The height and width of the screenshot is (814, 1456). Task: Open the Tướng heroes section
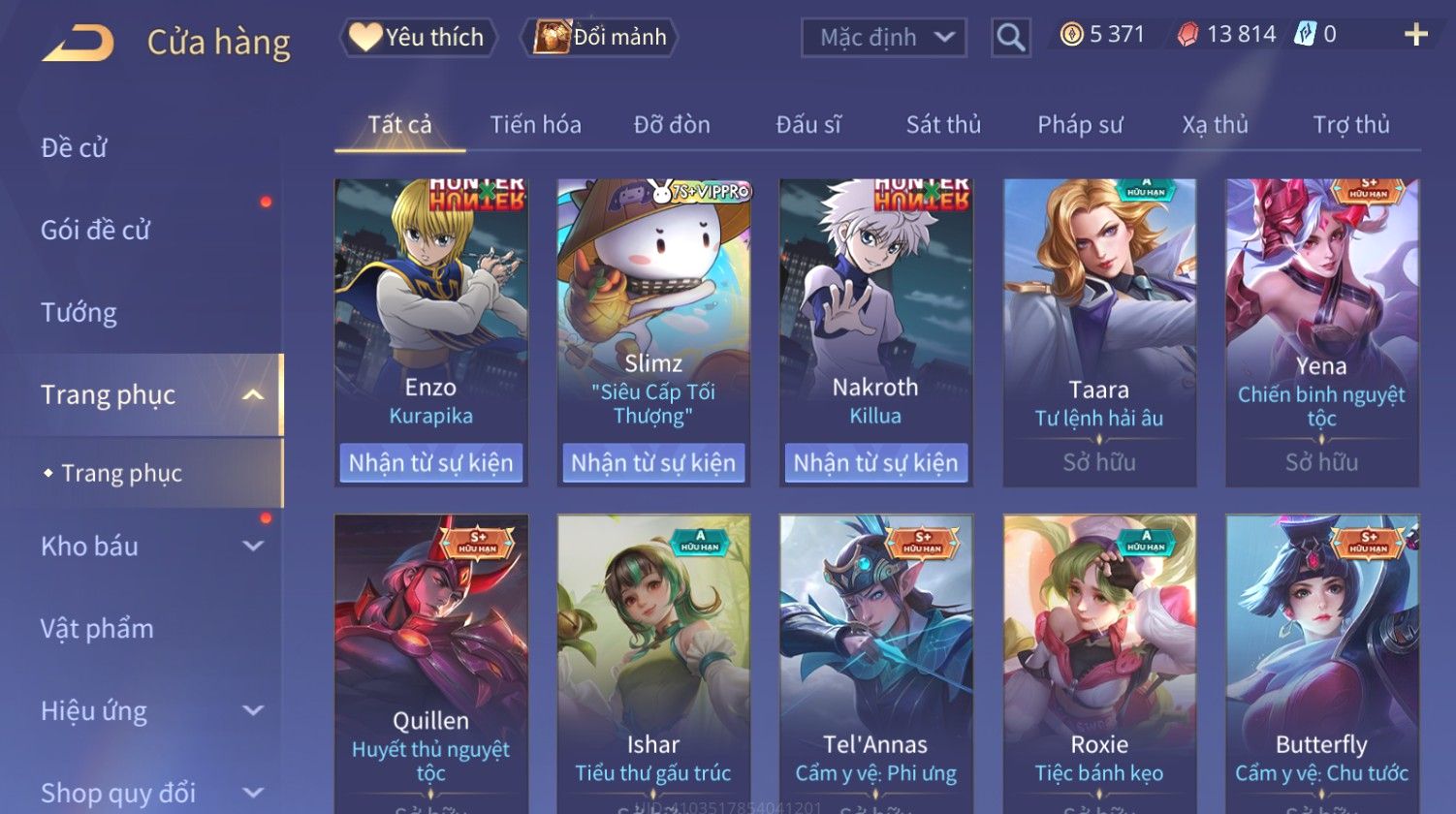tap(79, 313)
